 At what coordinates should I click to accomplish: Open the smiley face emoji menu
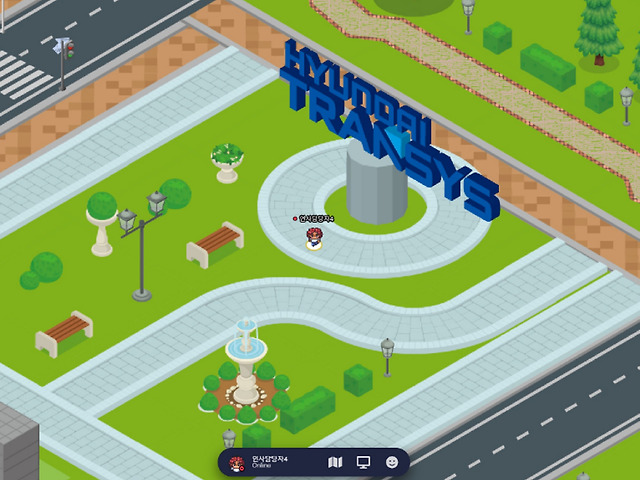click(x=392, y=463)
